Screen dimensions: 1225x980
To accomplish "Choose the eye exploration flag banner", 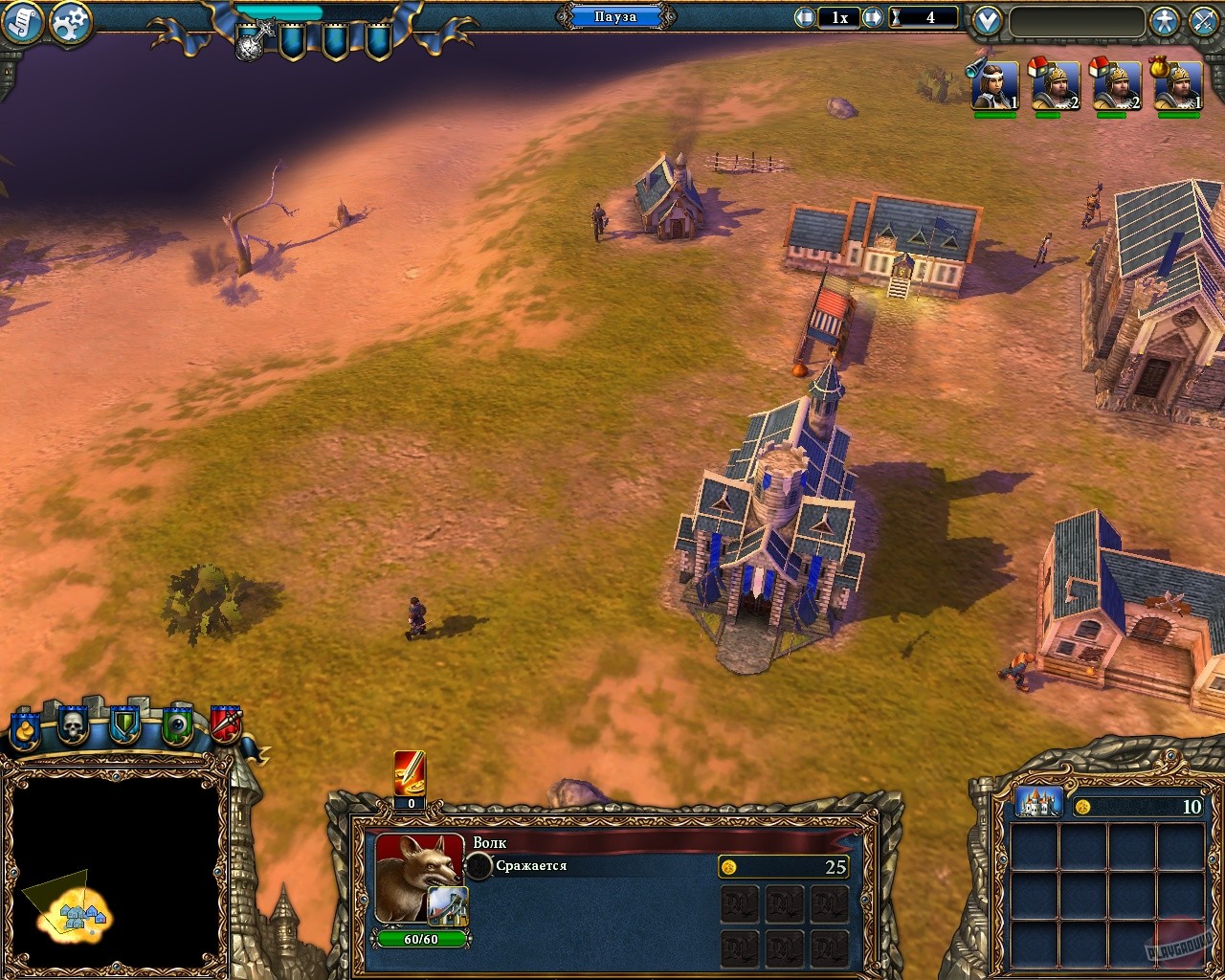I will [x=177, y=723].
